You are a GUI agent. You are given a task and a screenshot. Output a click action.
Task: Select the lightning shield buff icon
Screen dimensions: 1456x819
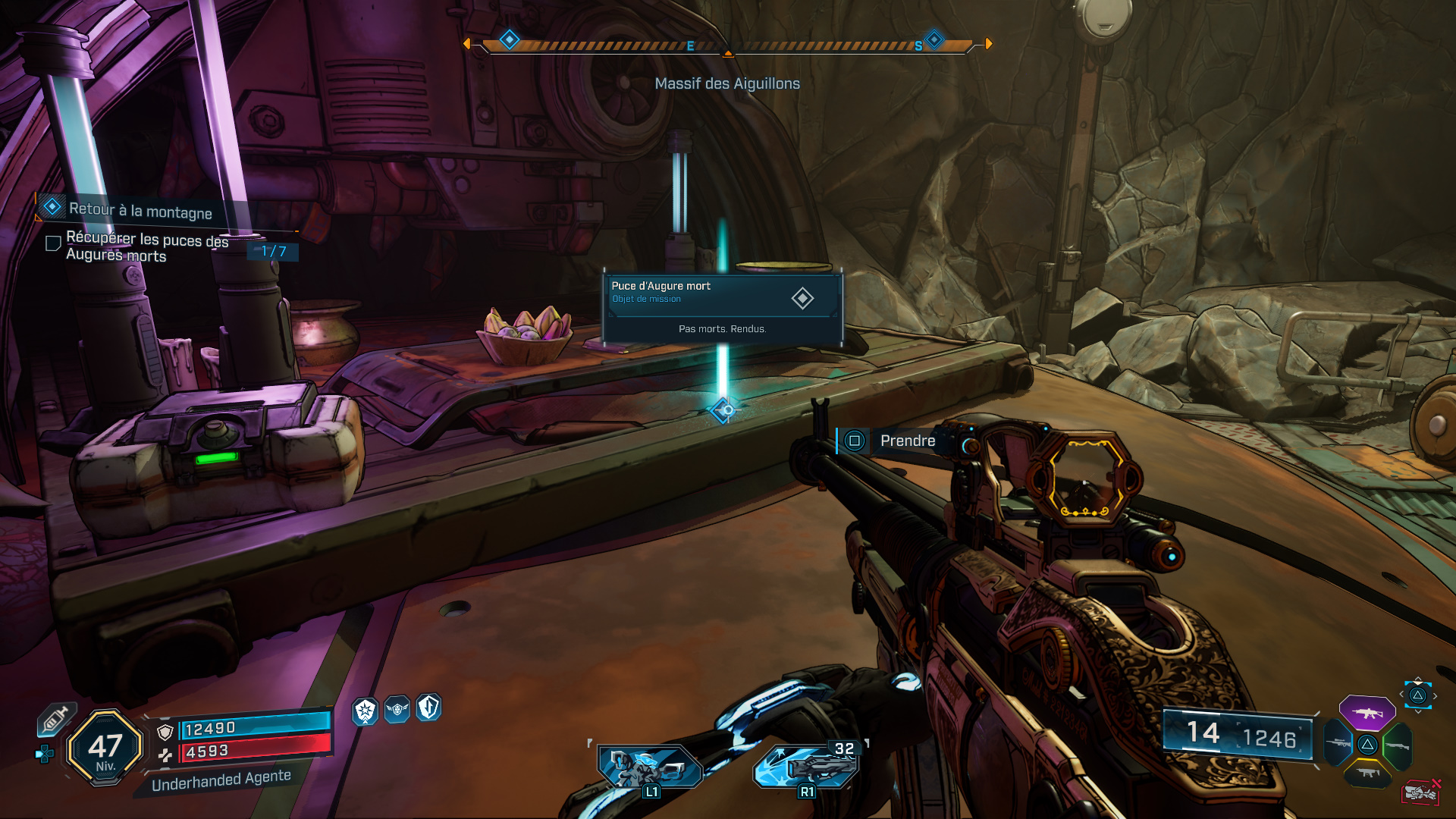(x=428, y=708)
